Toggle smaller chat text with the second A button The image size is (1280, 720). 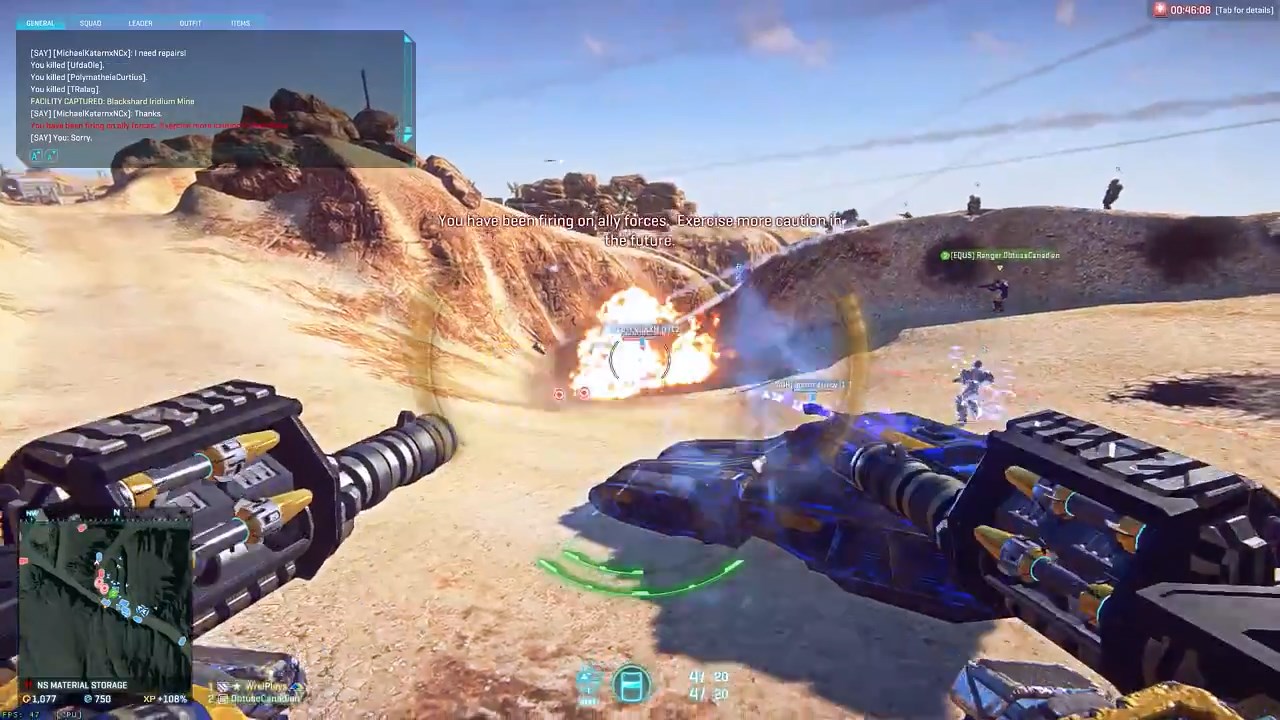coord(51,156)
